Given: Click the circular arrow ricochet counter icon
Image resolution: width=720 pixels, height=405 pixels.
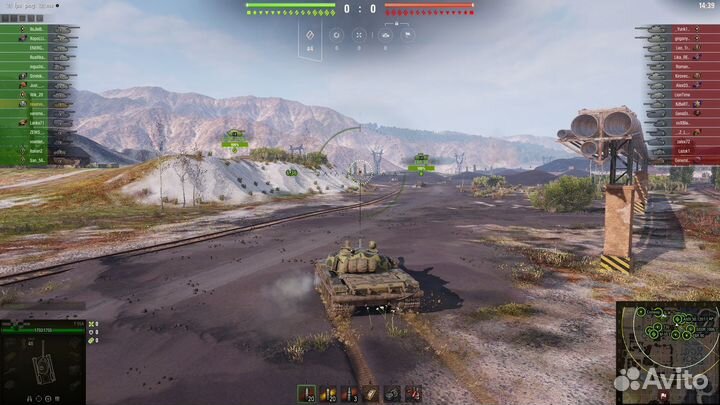Looking at the screenshot, I should (336, 34).
